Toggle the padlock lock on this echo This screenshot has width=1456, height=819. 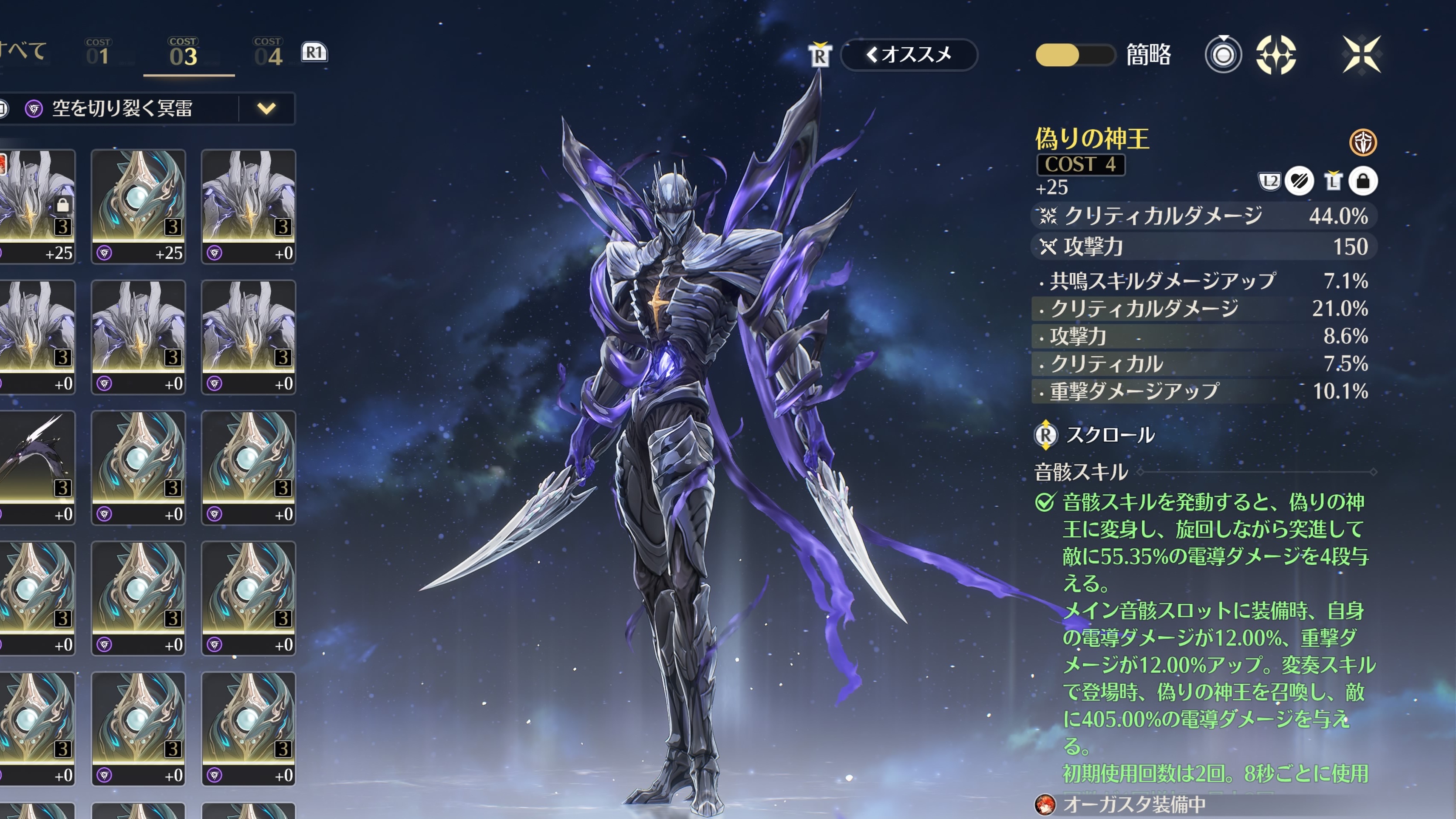pyautogui.click(x=1363, y=181)
